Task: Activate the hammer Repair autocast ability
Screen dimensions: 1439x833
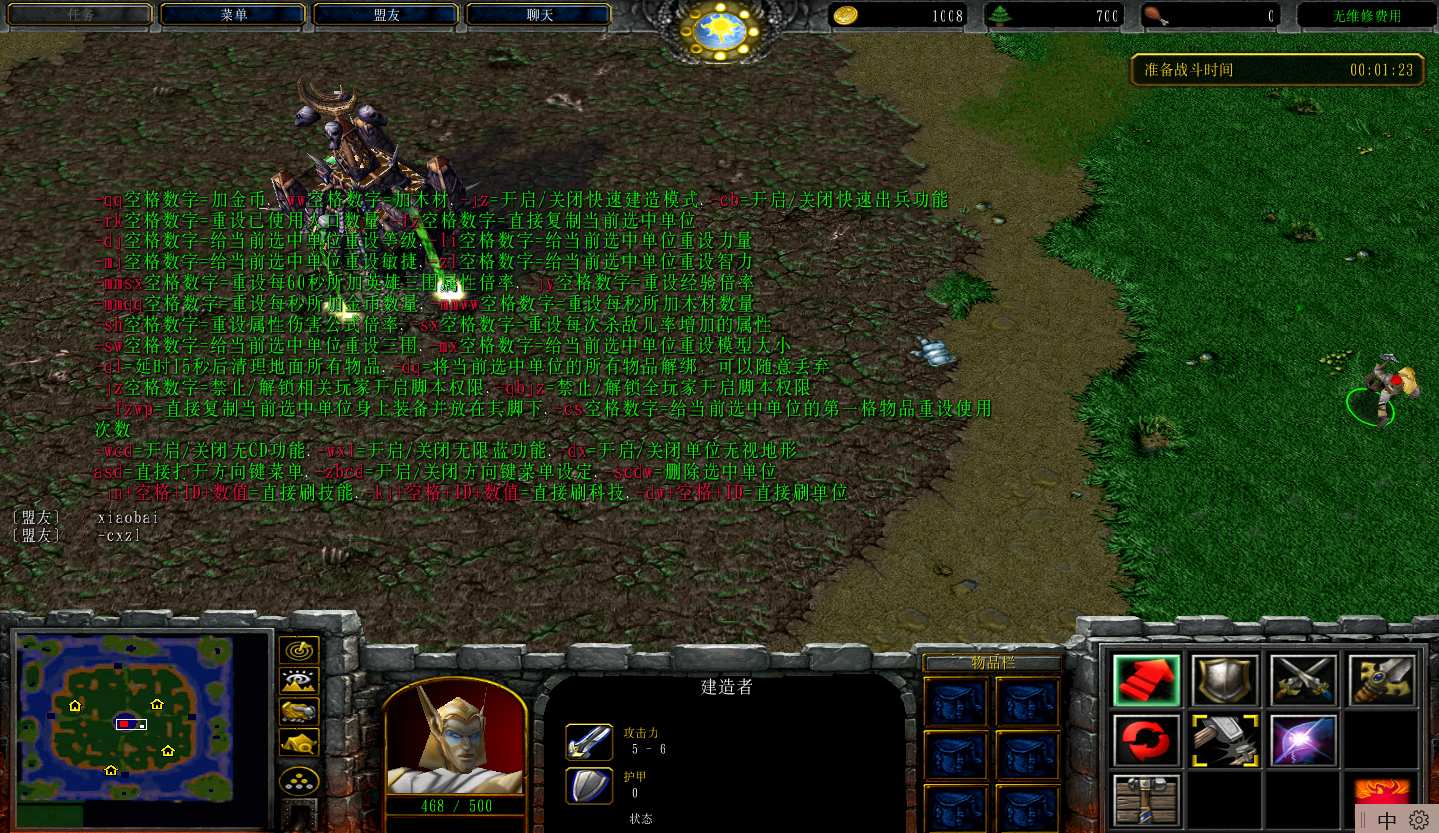Action: point(1225,741)
